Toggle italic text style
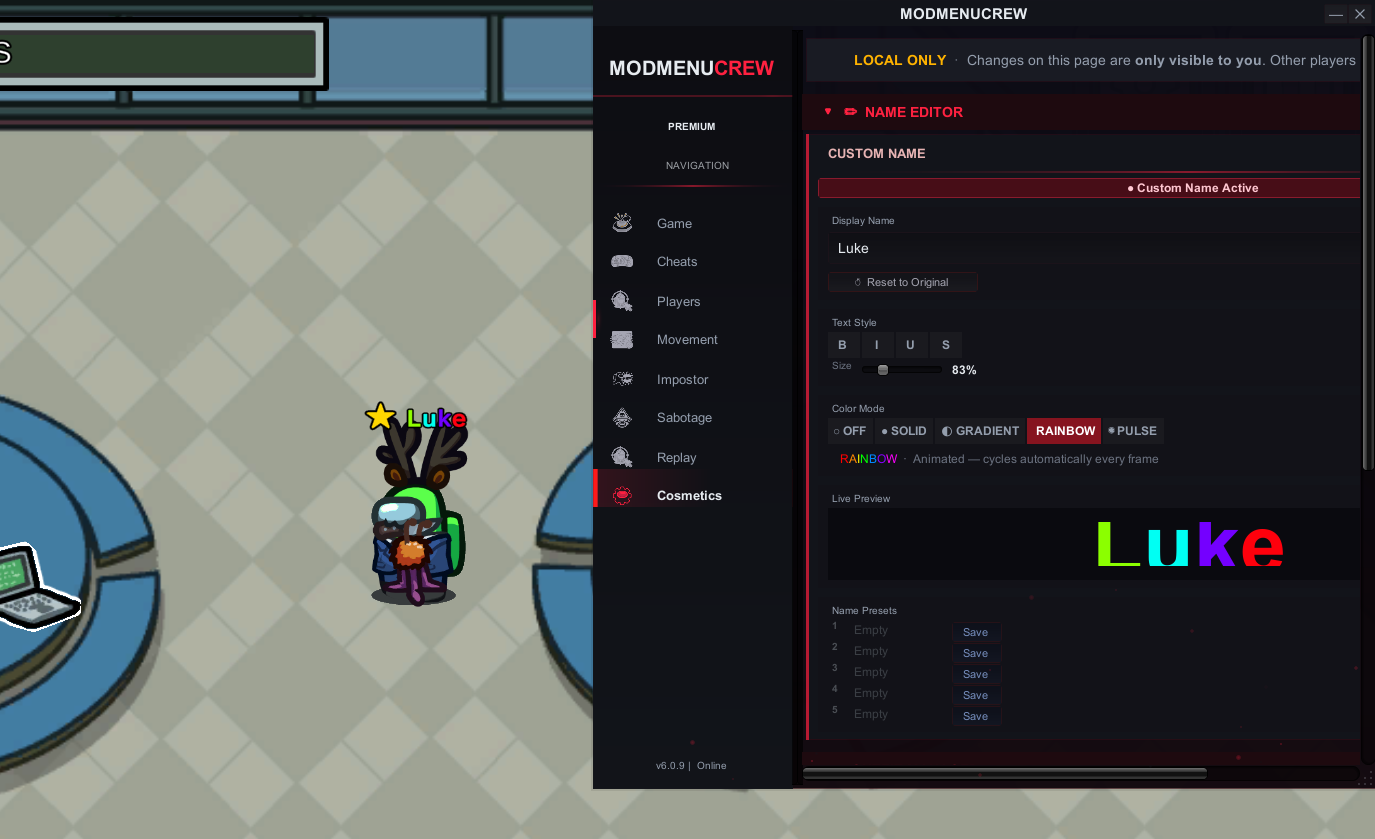The height and width of the screenshot is (839, 1375). pos(876,345)
